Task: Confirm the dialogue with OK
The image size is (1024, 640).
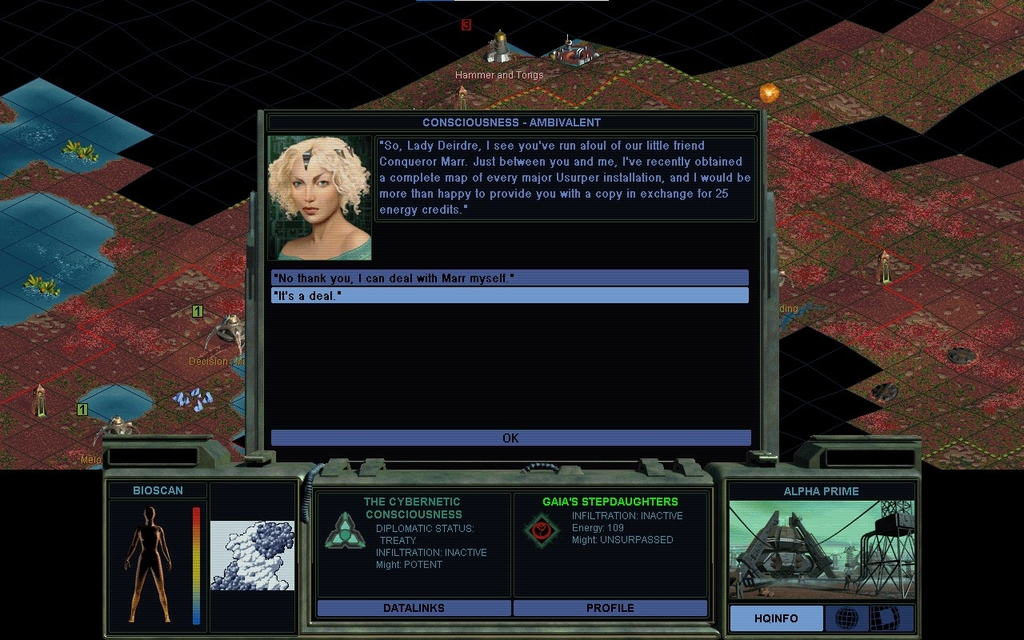Action: (x=510, y=438)
